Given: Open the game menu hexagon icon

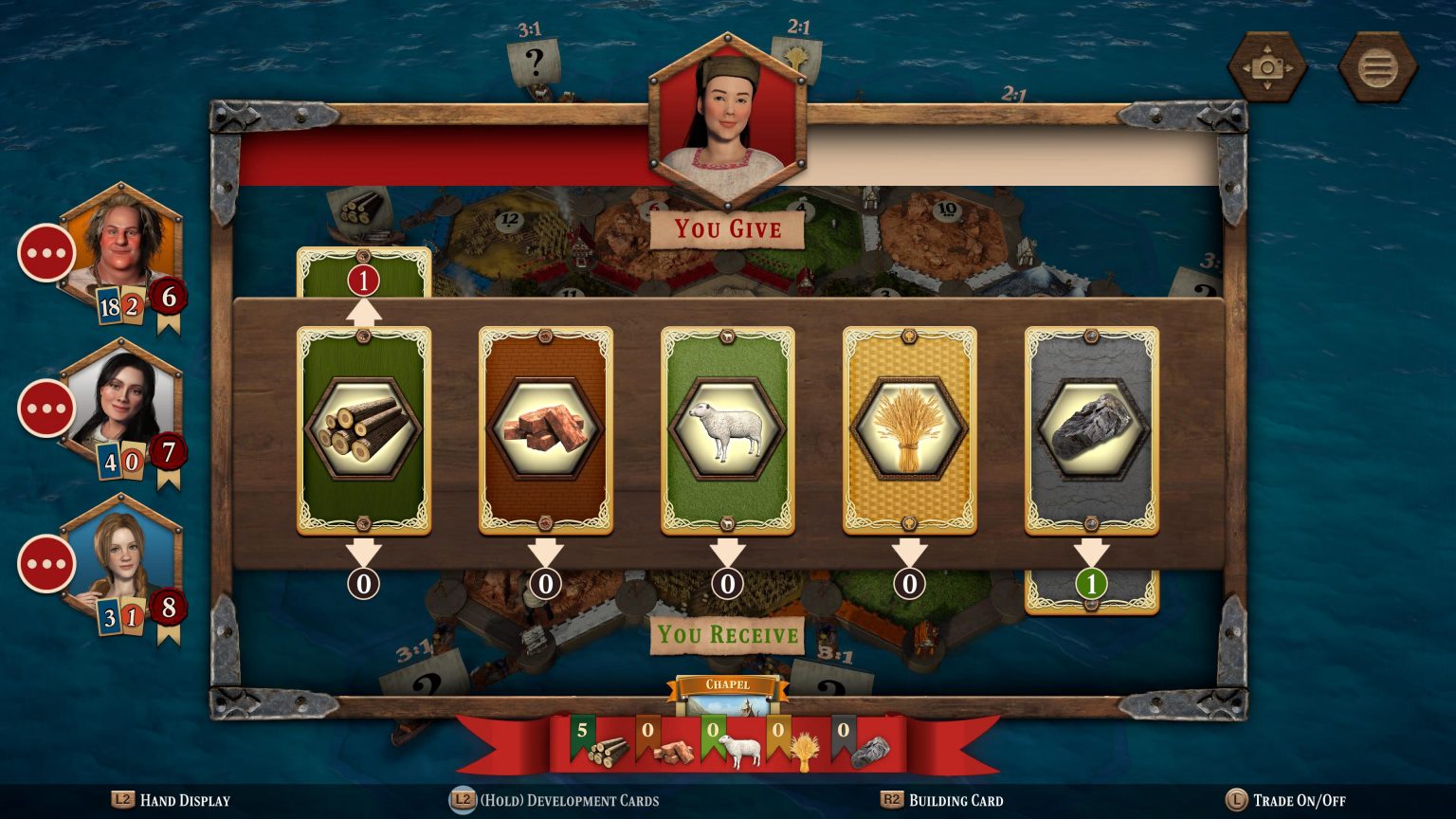Looking at the screenshot, I should [x=1376, y=65].
